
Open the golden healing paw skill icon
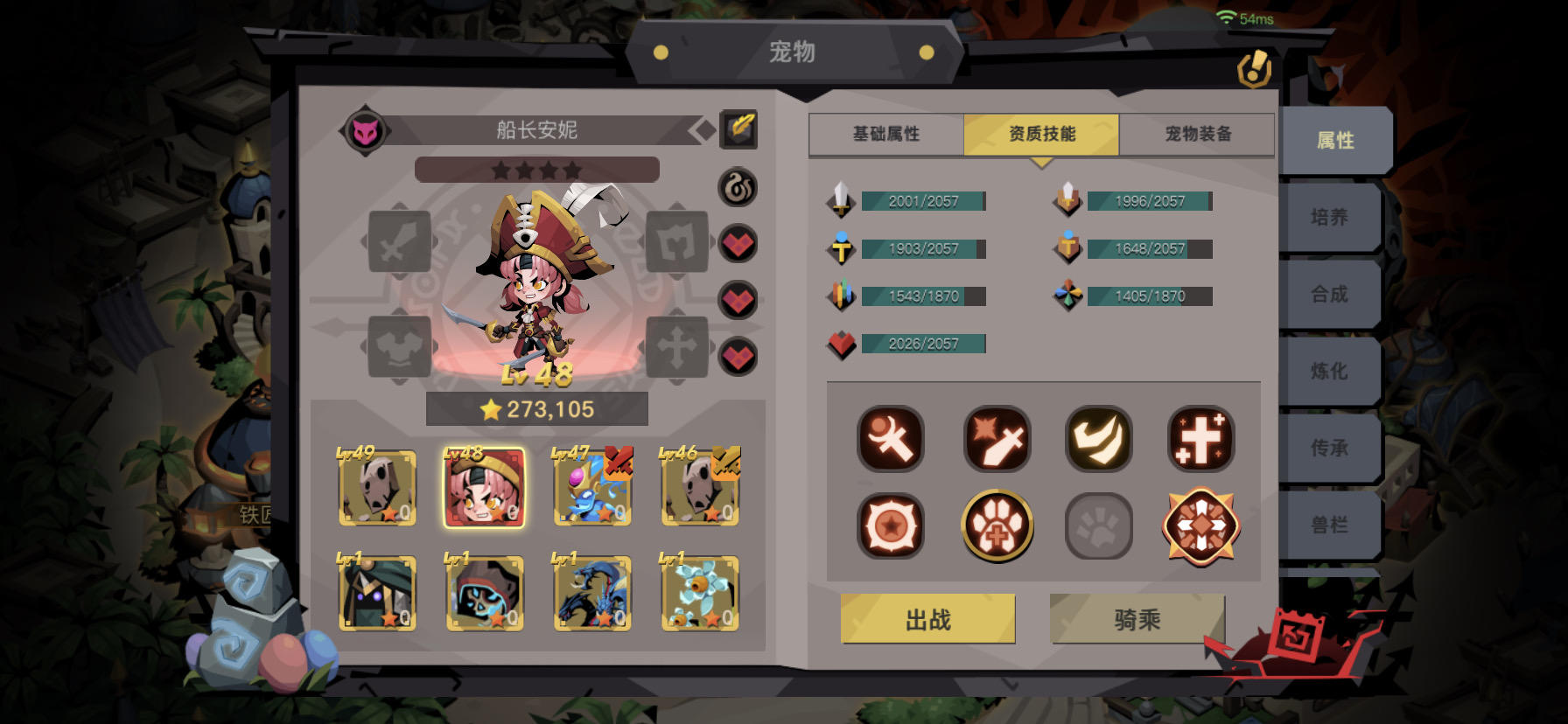pos(997,526)
